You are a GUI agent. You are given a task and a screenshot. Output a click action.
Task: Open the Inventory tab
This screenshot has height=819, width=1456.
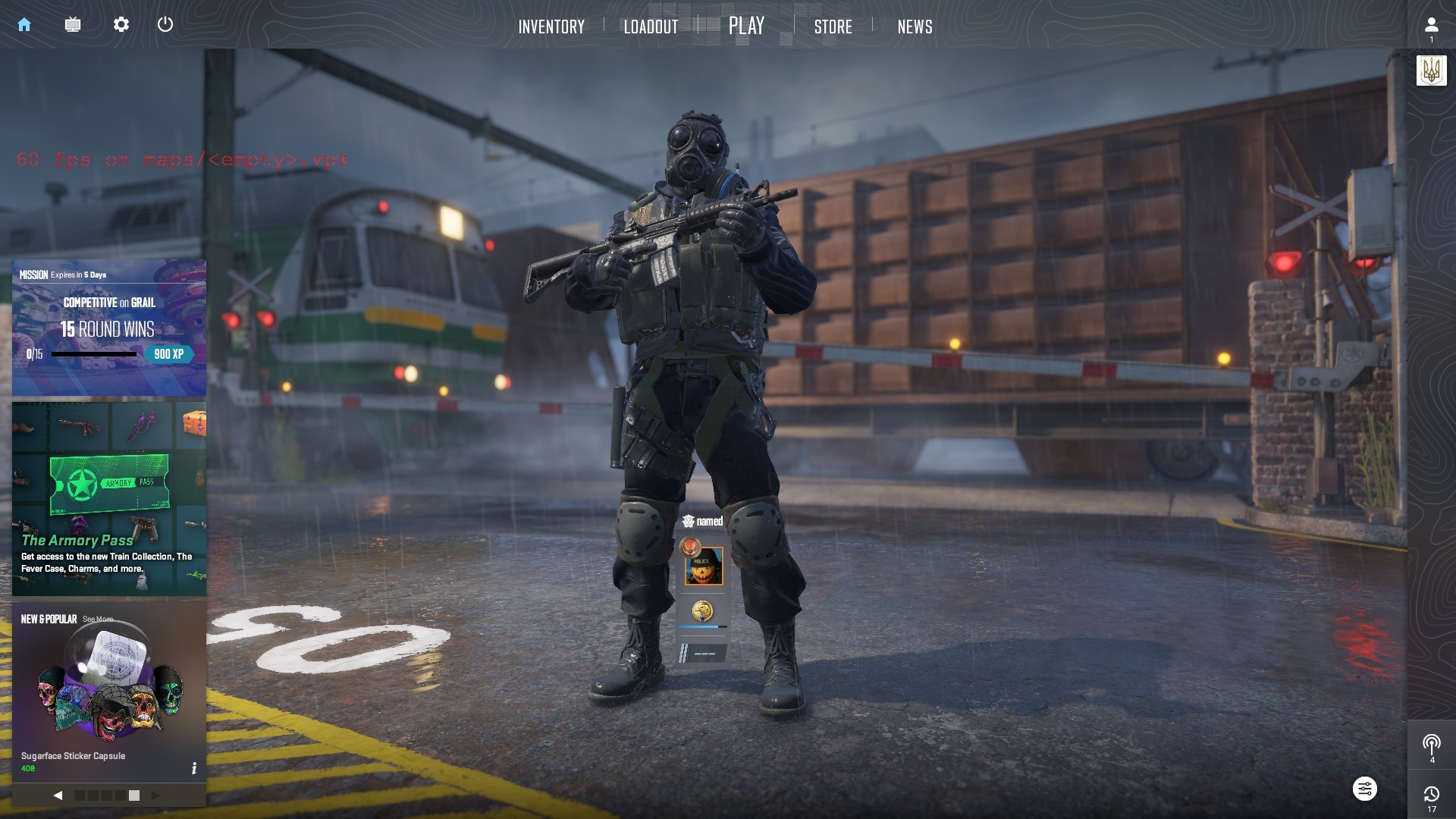(551, 27)
